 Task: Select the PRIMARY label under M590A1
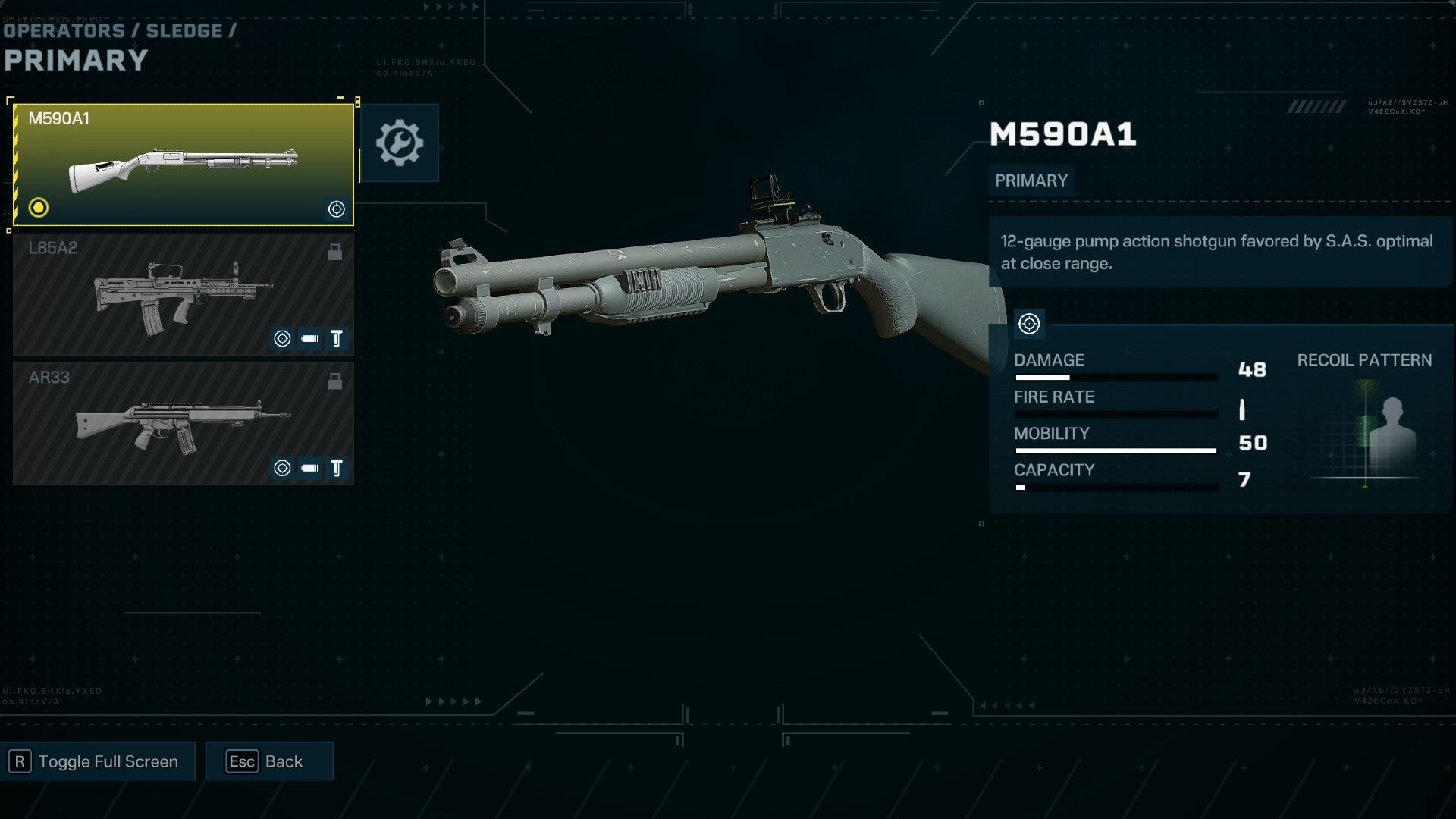[x=1031, y=180]
